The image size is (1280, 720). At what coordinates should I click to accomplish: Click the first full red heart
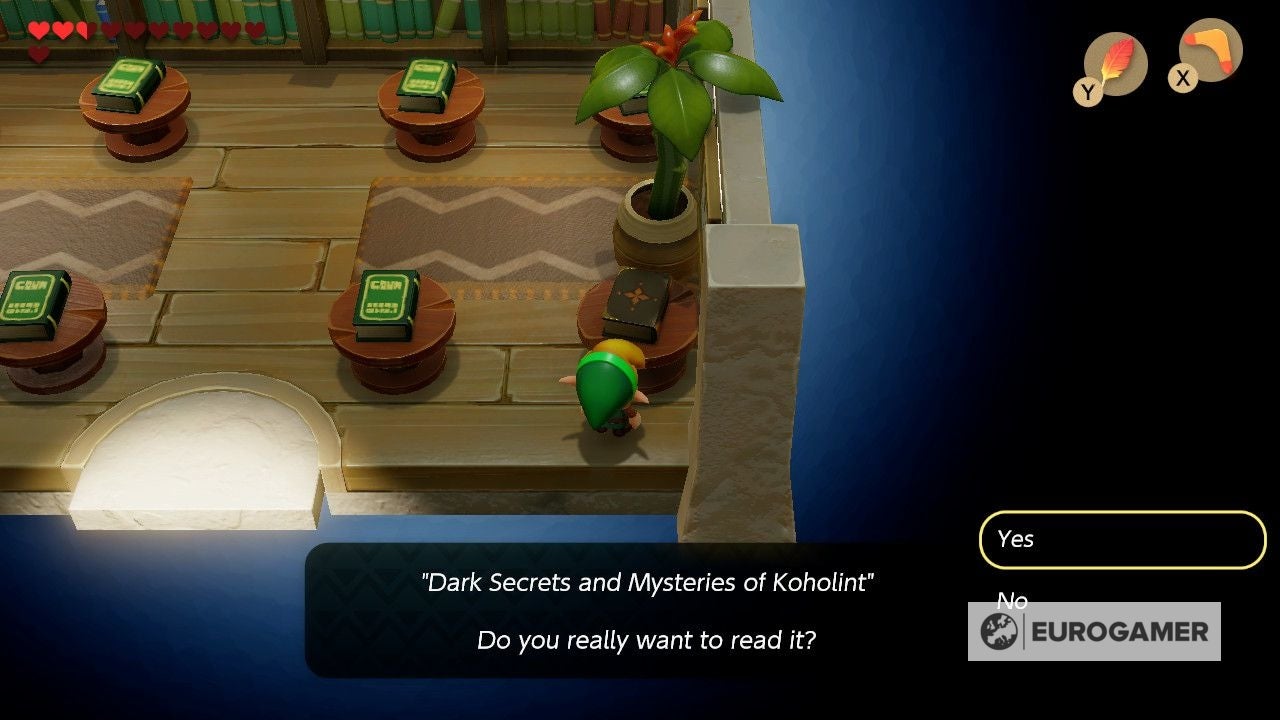coord(39,30)
